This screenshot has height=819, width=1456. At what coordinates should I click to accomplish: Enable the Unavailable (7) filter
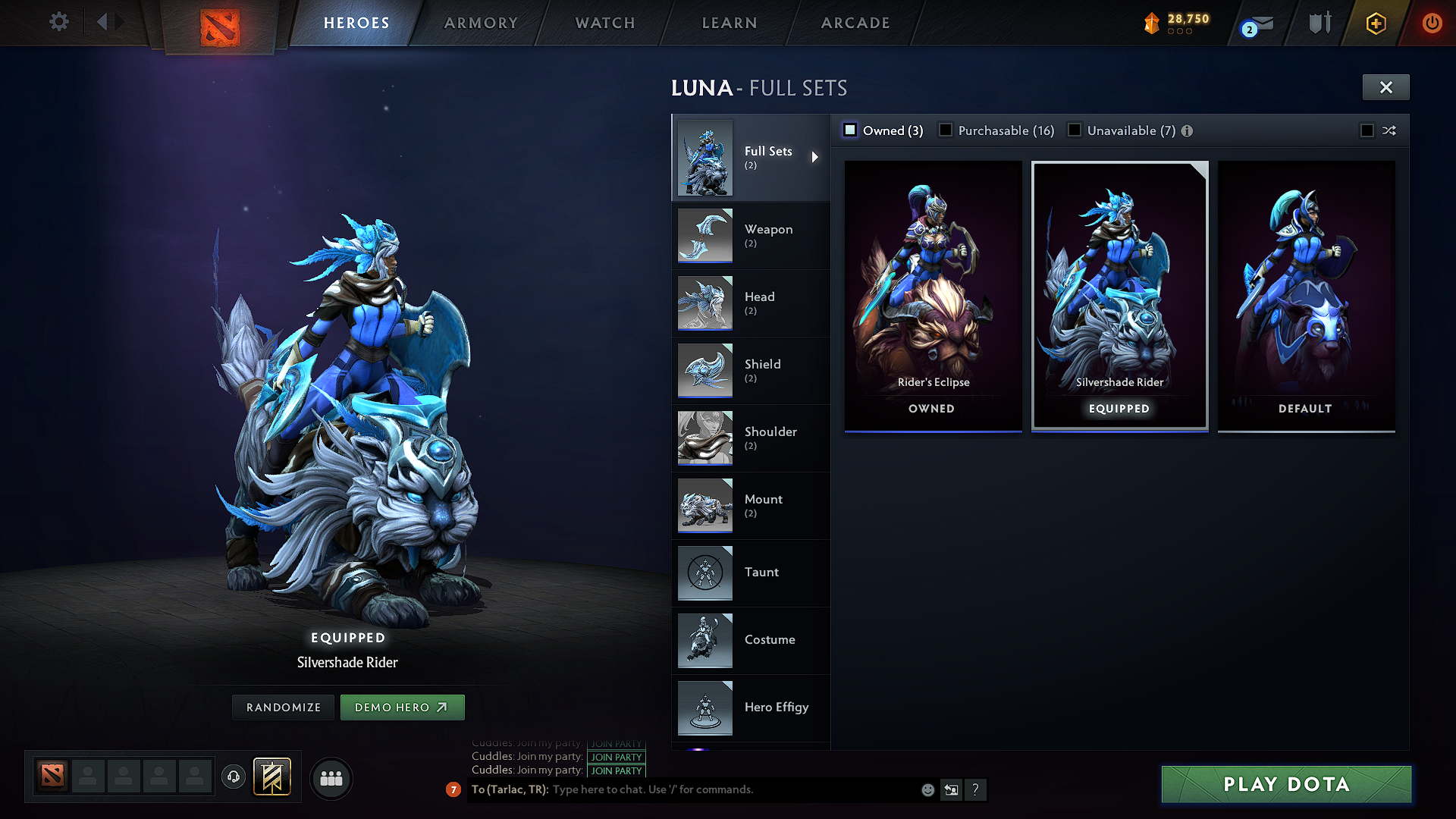pos(1075,130)
